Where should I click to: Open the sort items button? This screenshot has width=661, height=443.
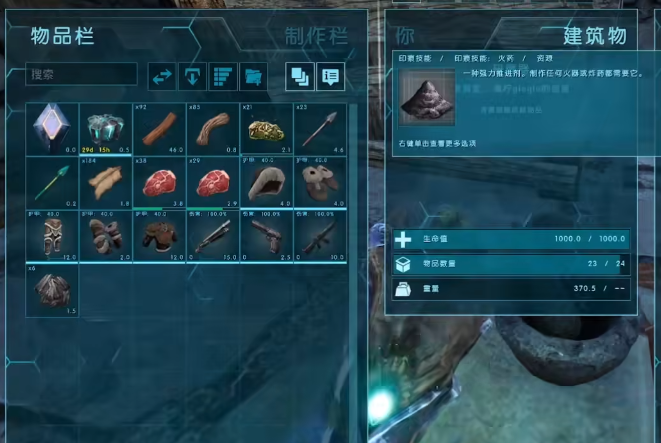click(224, 75)
